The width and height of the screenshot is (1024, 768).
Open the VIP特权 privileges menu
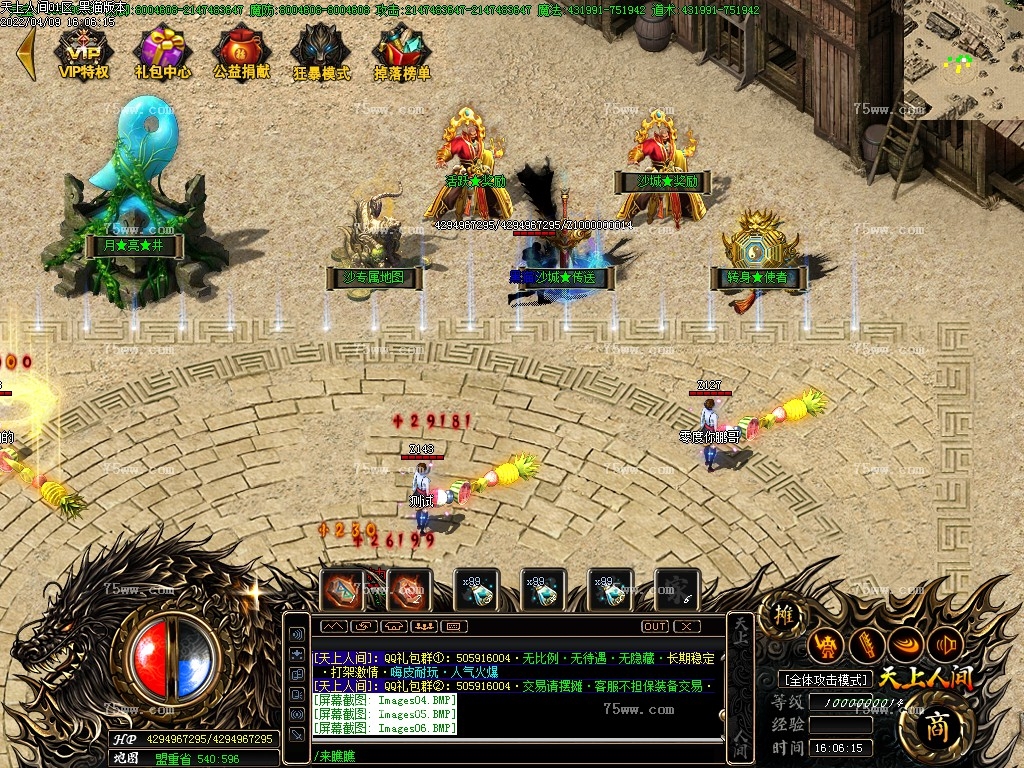click(x=83, y=51)
